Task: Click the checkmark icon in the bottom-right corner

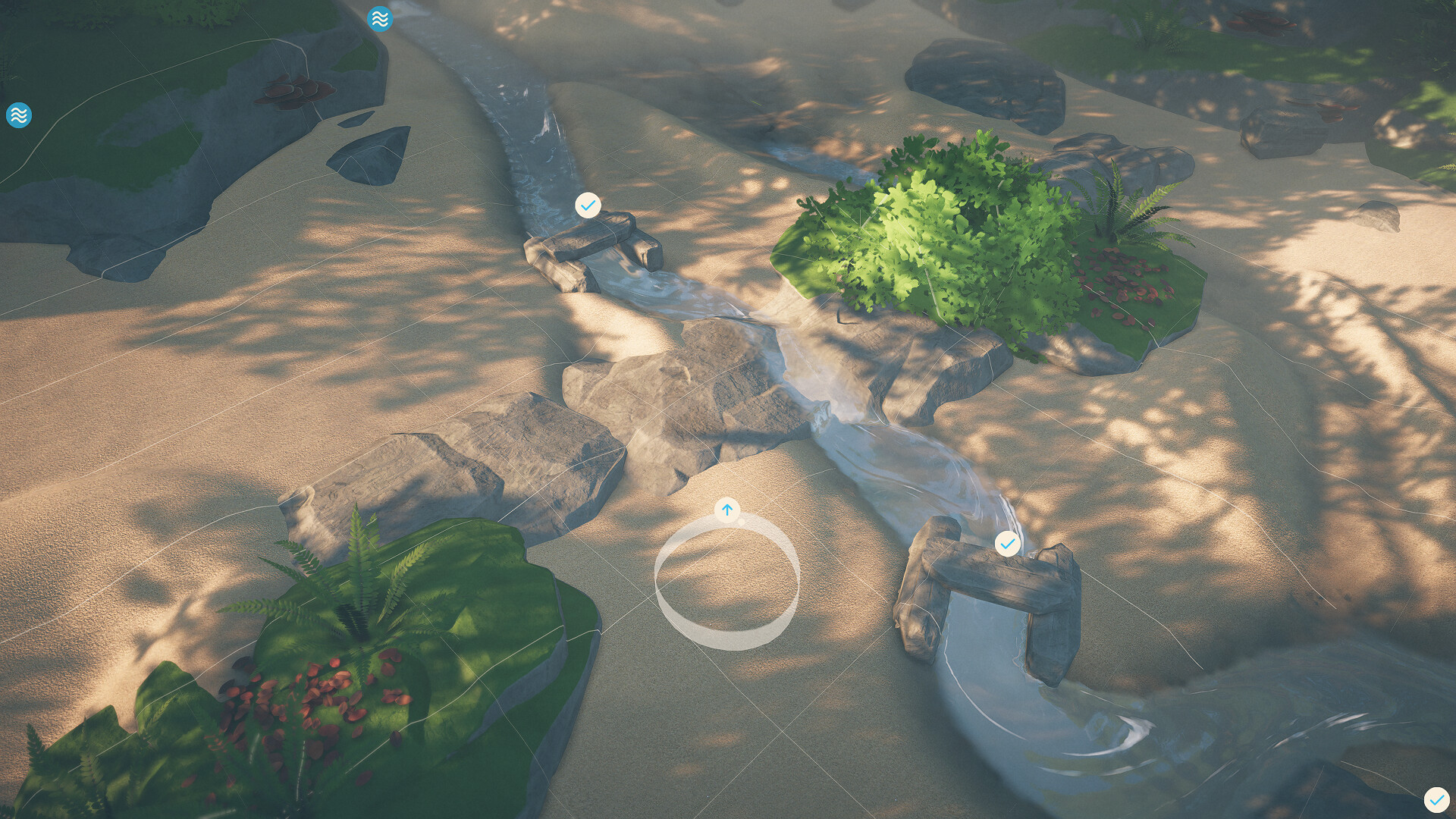Action: click(1436, 798)
